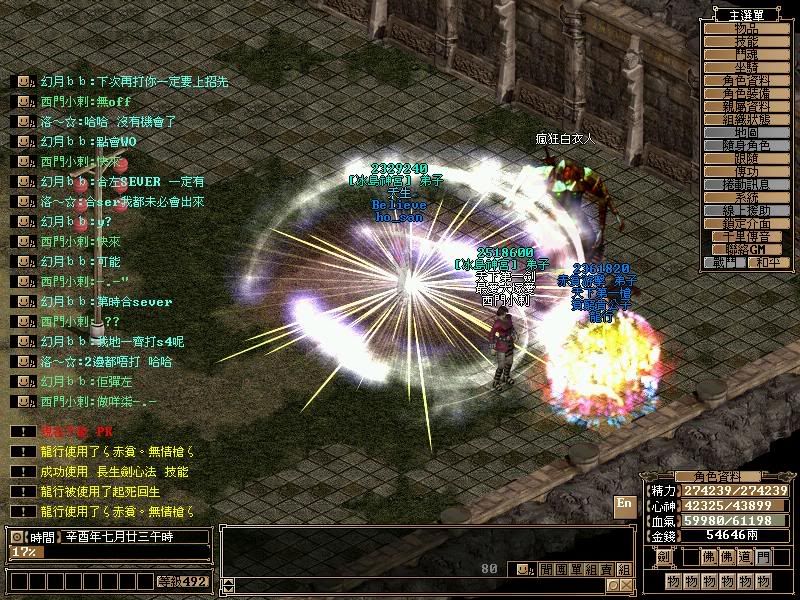800x600 pixels.
Task: Switch to 戰鬥 combat mode
Action: (x=725, y=262)
